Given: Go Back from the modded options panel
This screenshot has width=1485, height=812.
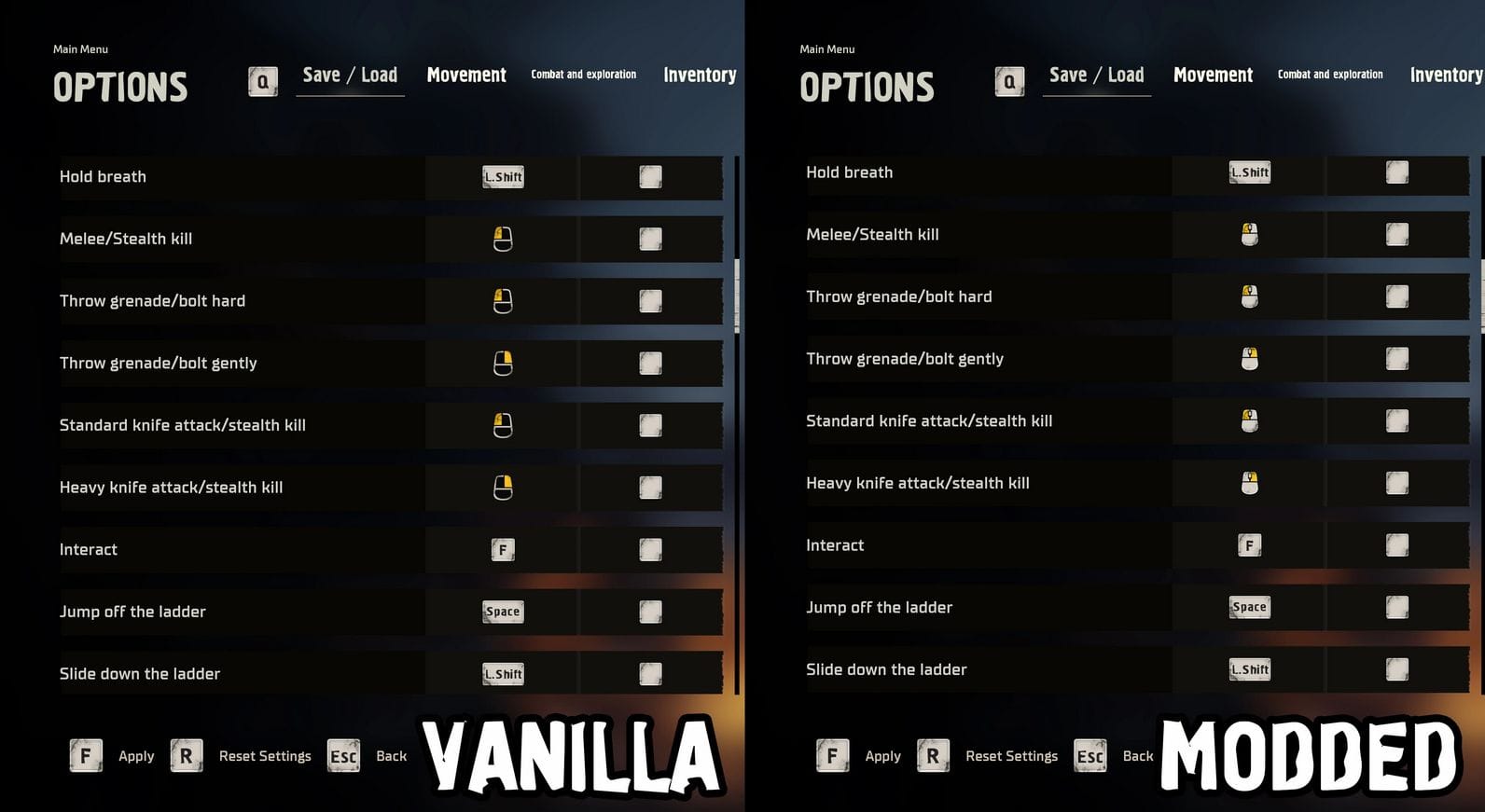Looking at the screenshot, I should click(x=1137, y=756).
